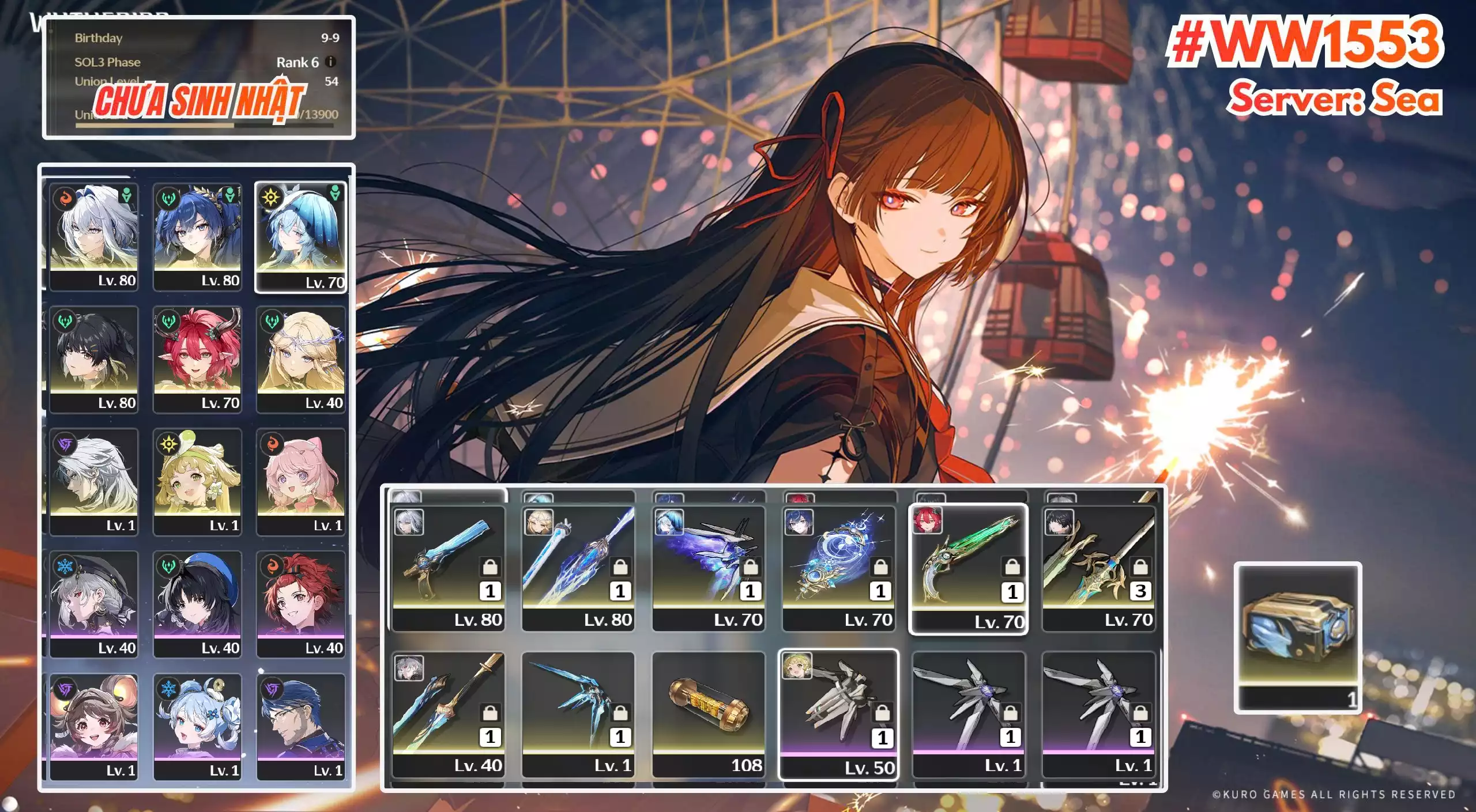Pick the Lv. 40 twin blades weapon
Image resolution: width=1476 pixels, height=812 pixels.
point(448,713)
